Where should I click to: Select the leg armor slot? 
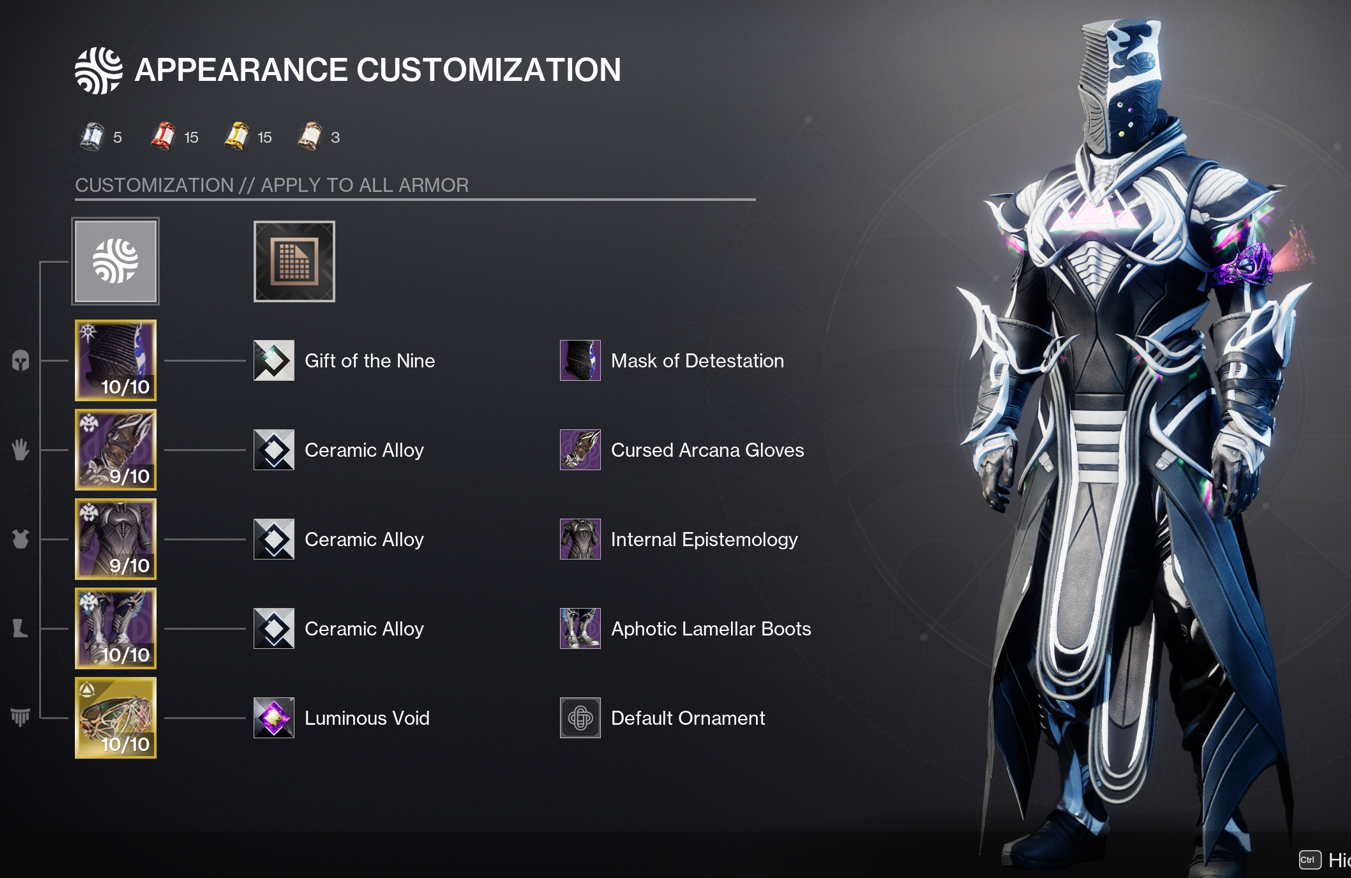coord(116,628)
